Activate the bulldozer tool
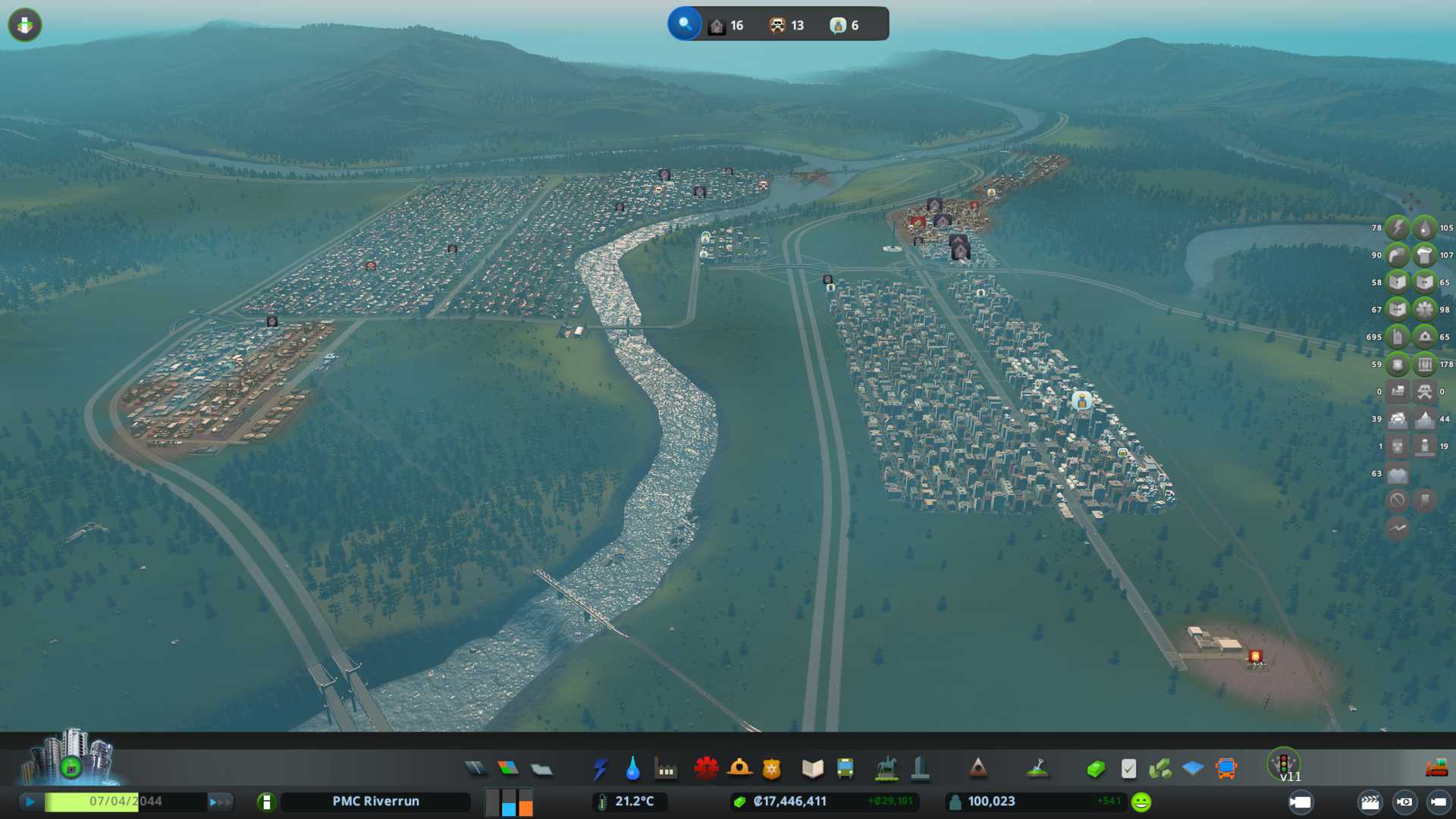 tap(1436, 769)
